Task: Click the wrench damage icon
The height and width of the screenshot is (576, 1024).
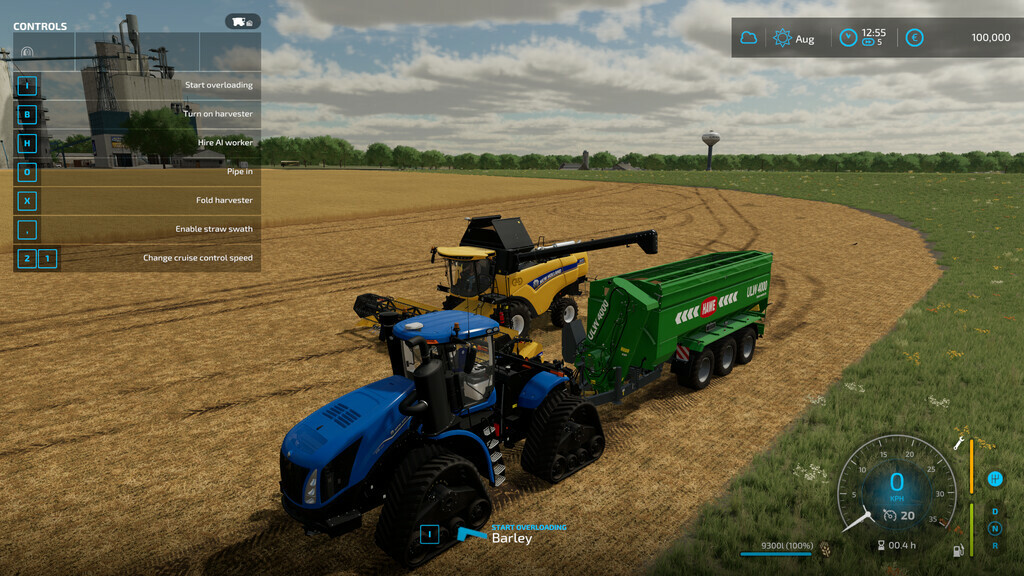Action: tap(959, 441)
